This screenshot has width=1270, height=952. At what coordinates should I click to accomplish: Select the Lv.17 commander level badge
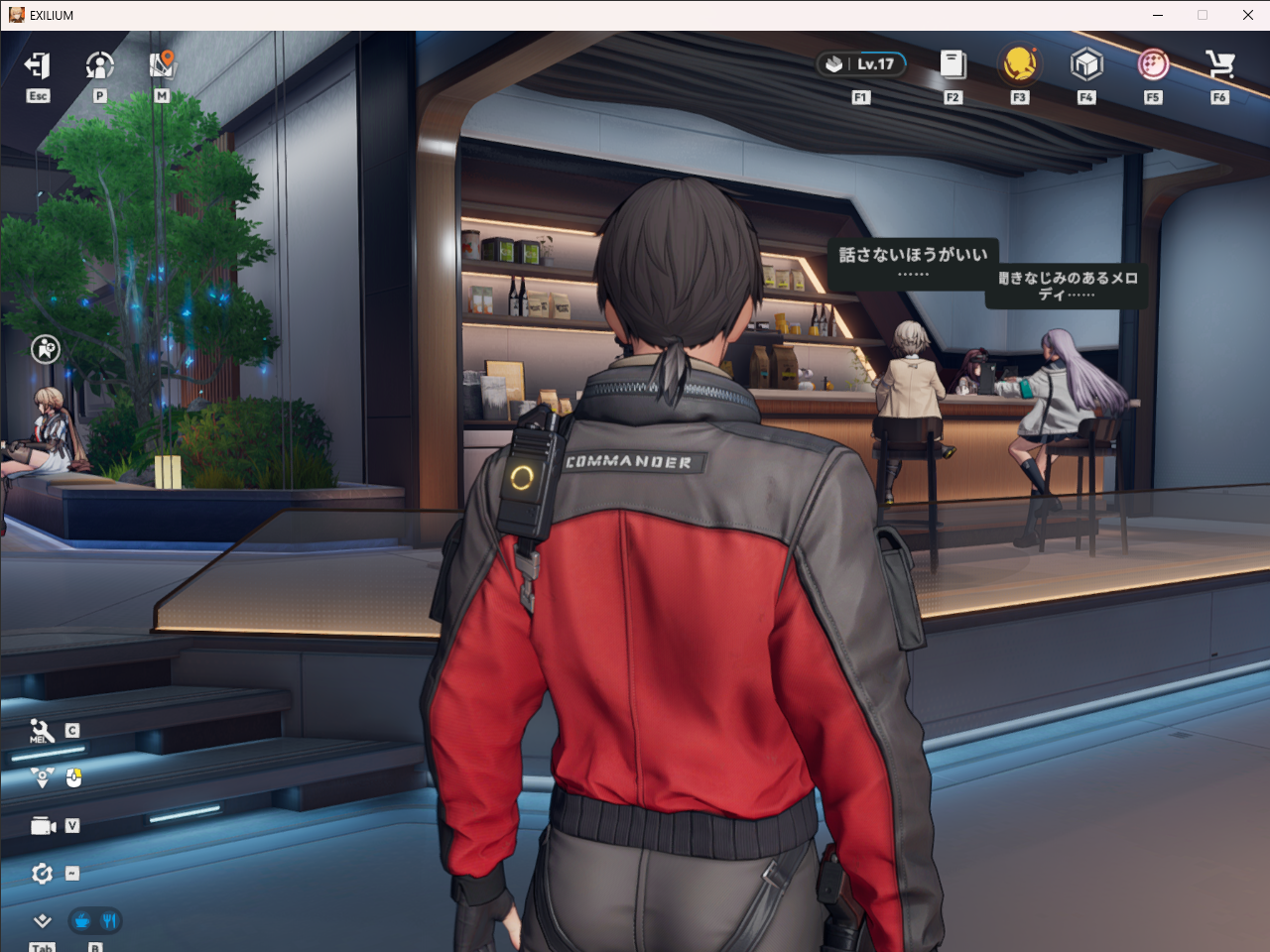pyautogui.click(x=861, y=64)
